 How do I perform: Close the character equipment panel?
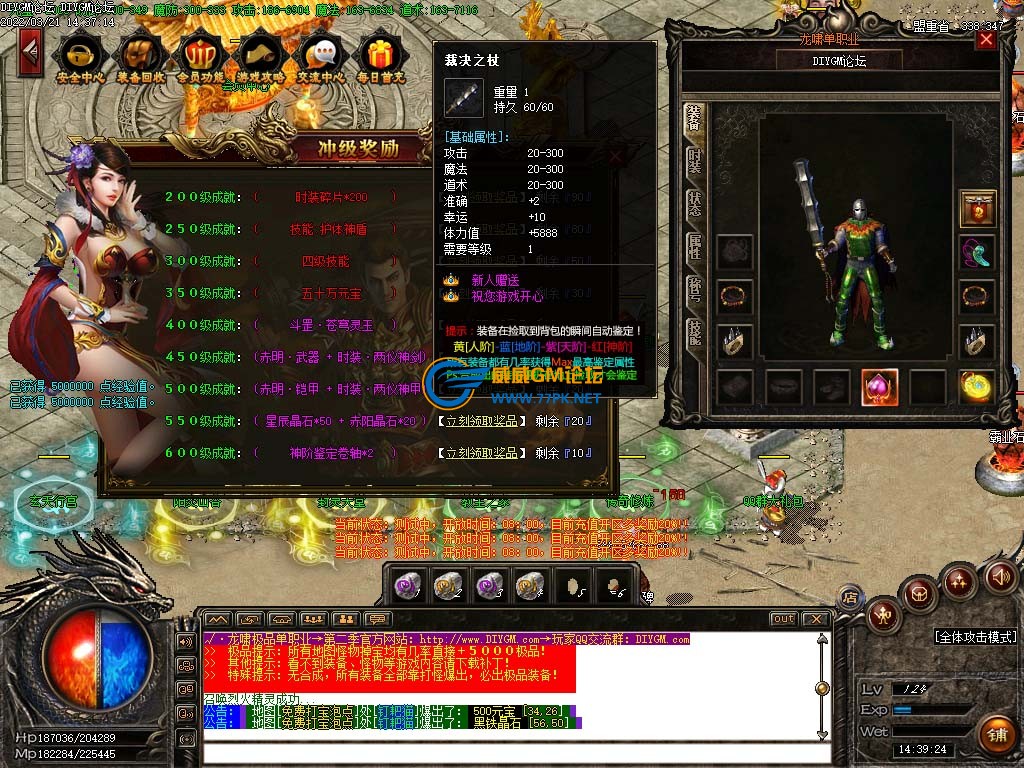pyautogui.click(x=986, y=39)
